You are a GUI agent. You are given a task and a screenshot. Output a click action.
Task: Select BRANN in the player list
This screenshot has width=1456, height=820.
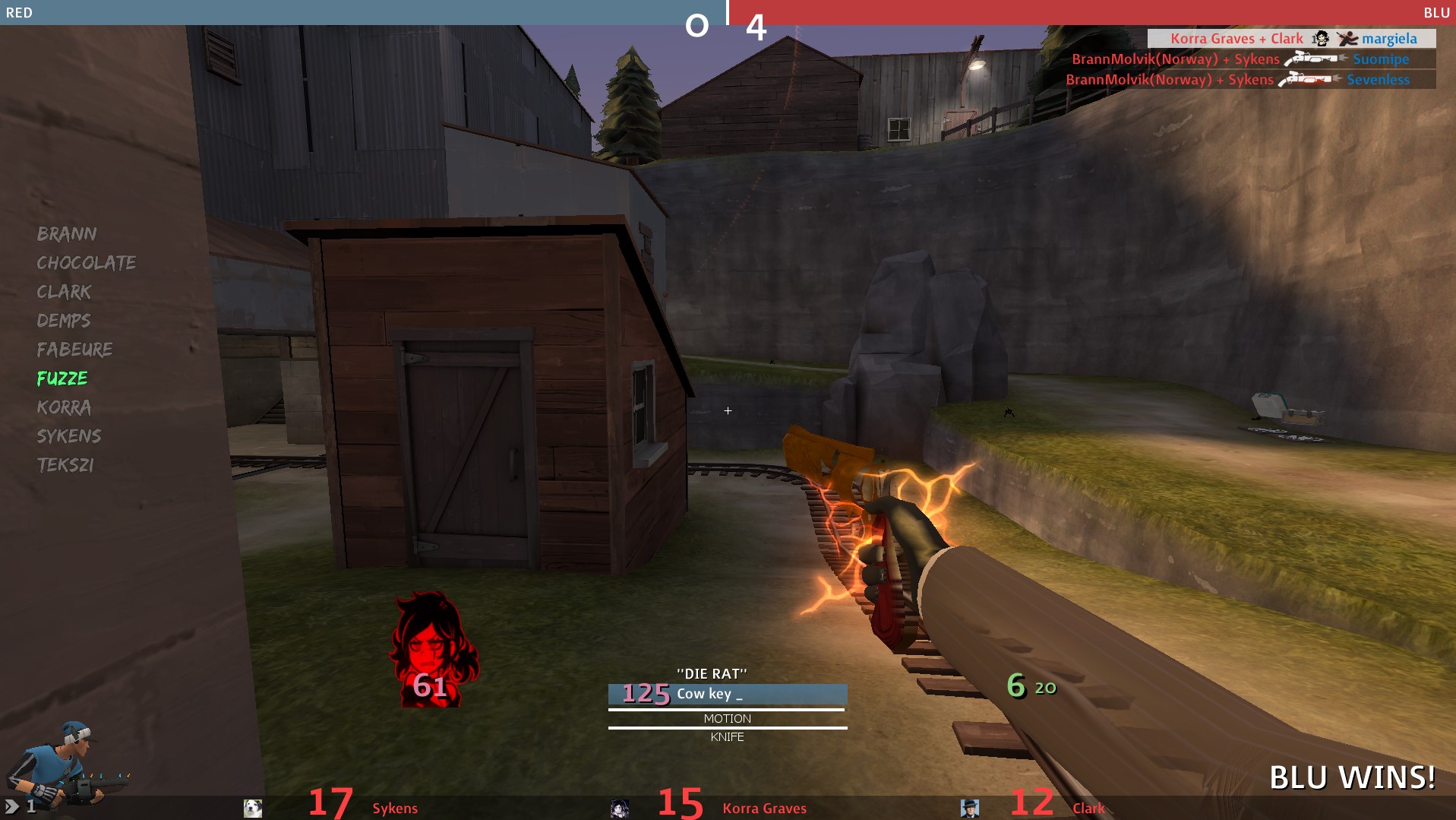(x=67, y=234)
